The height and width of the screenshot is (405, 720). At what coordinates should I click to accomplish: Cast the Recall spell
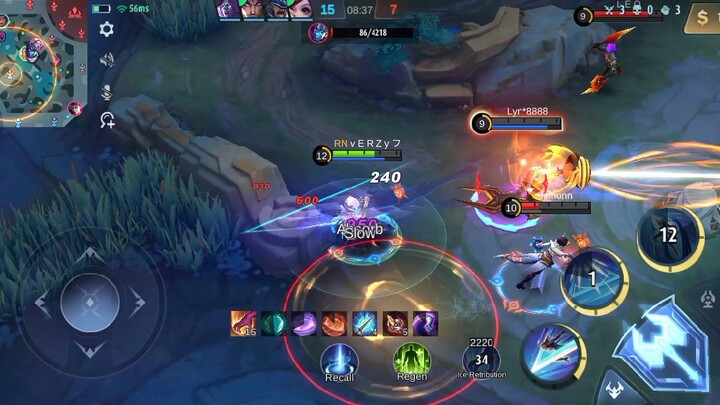pyautogui.click(x=339, y=359)
